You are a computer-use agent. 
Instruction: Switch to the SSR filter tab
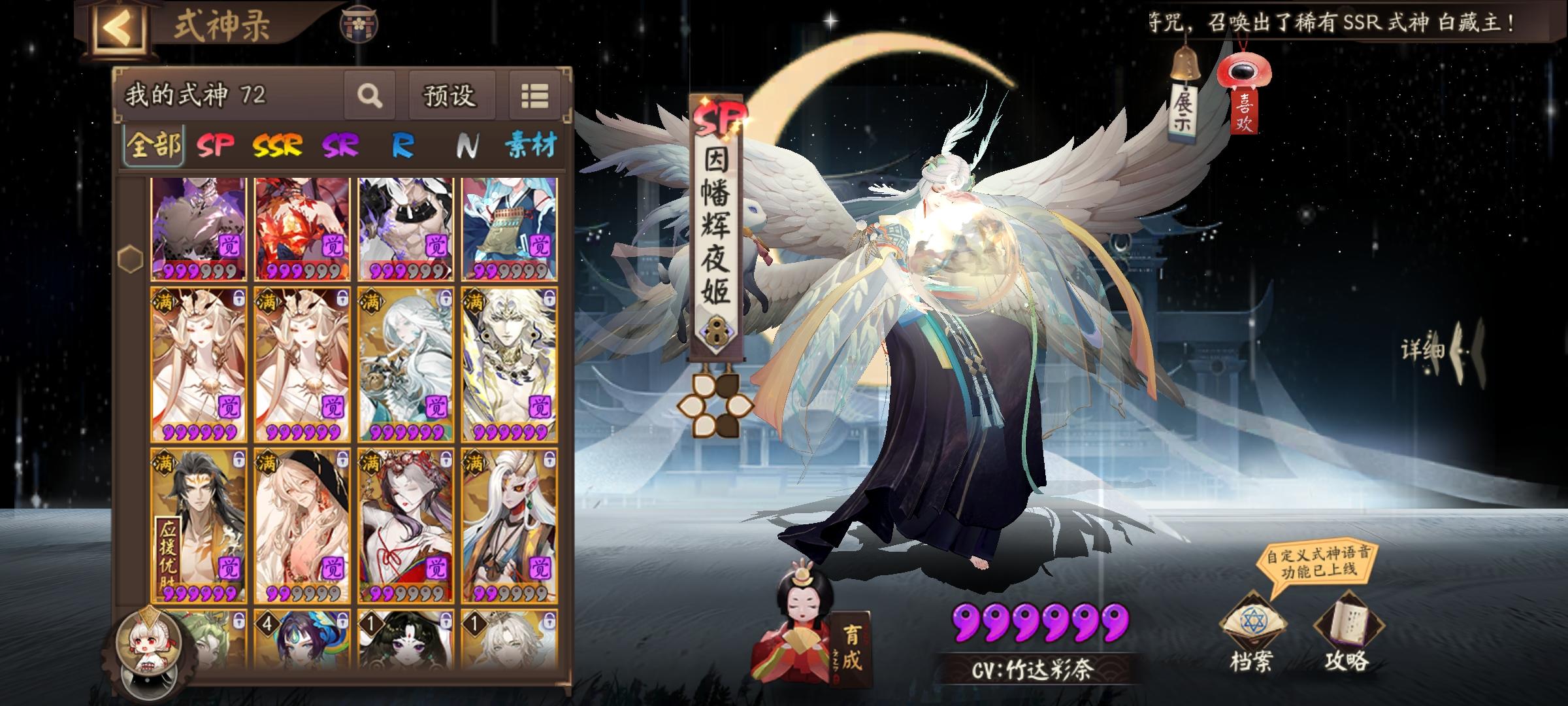click(277, 144)
